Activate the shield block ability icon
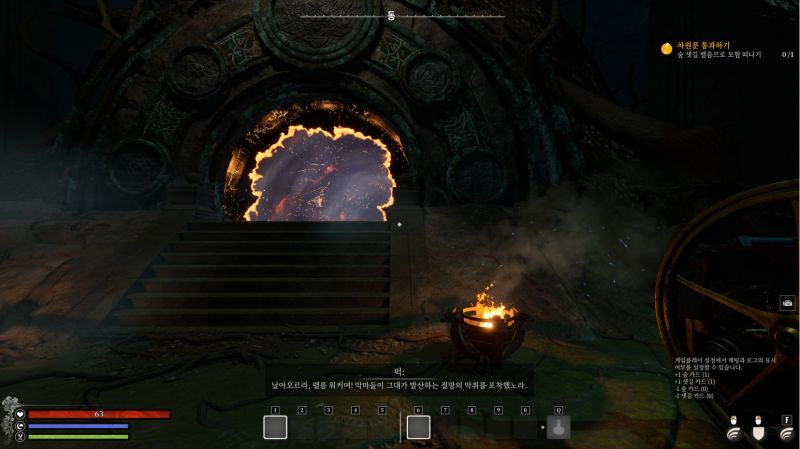 tap(759, 431)
